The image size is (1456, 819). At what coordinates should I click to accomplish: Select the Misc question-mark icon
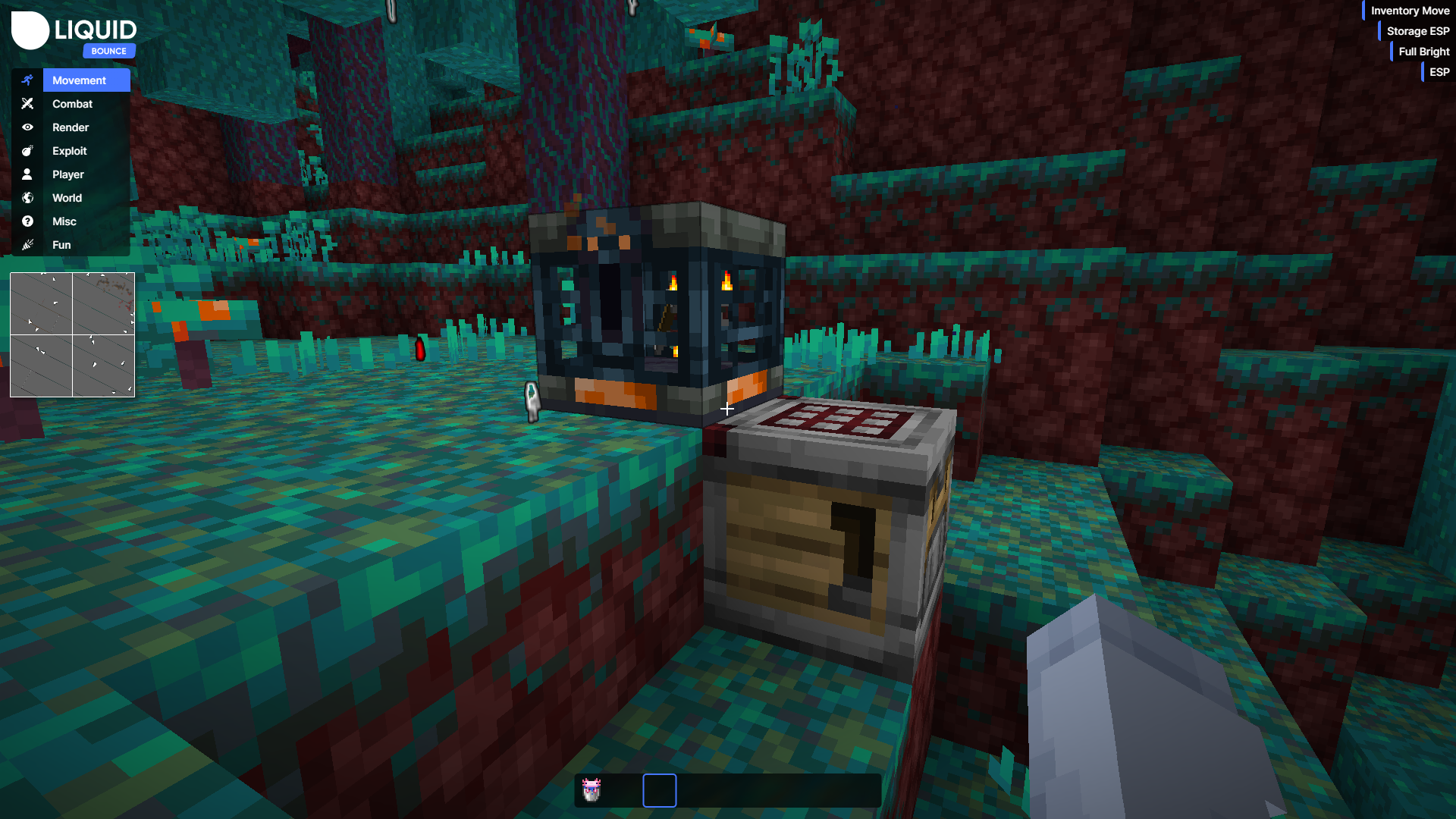[28, 221]
